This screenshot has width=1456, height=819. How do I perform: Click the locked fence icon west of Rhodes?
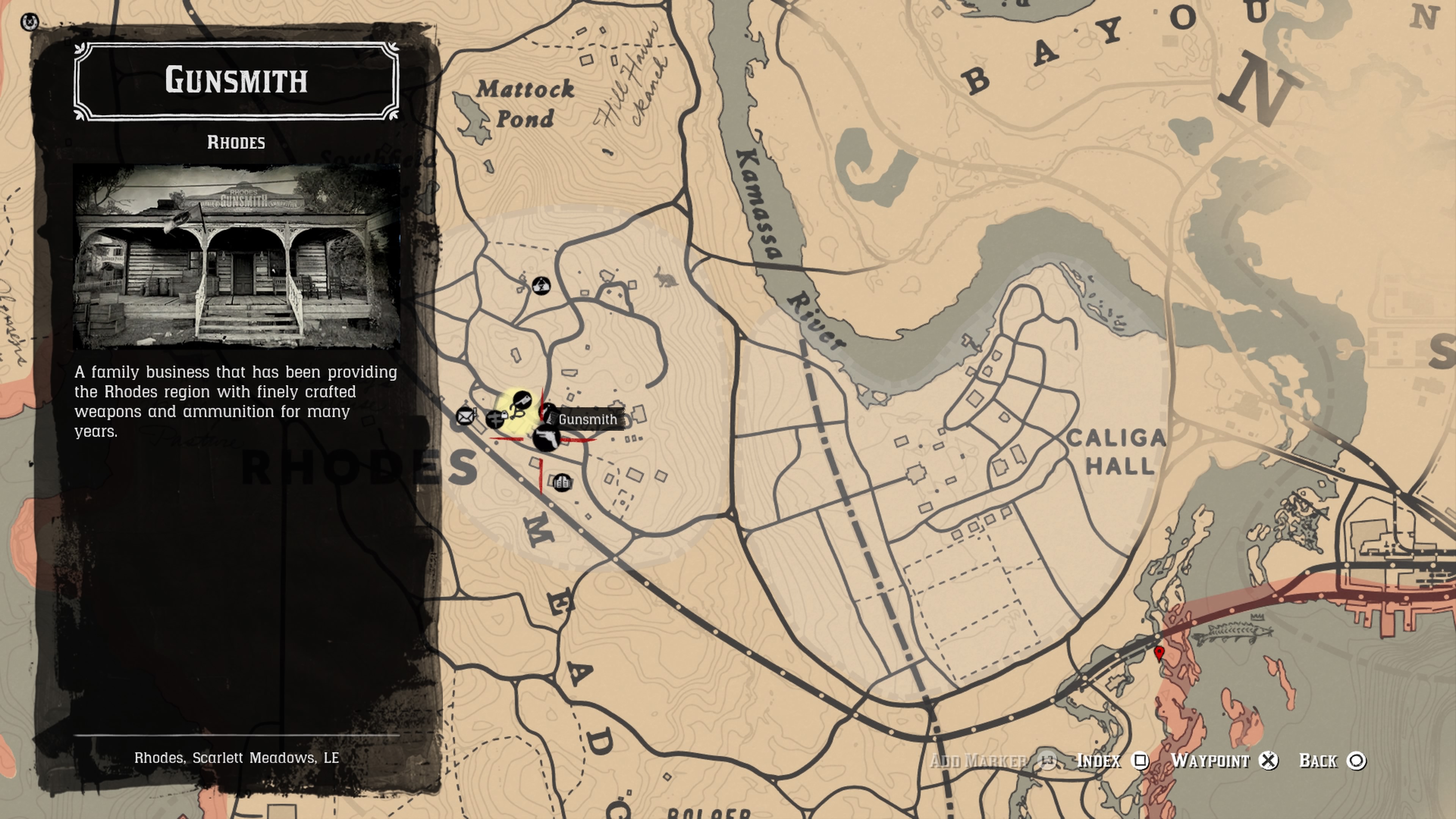tap(496, 420)
